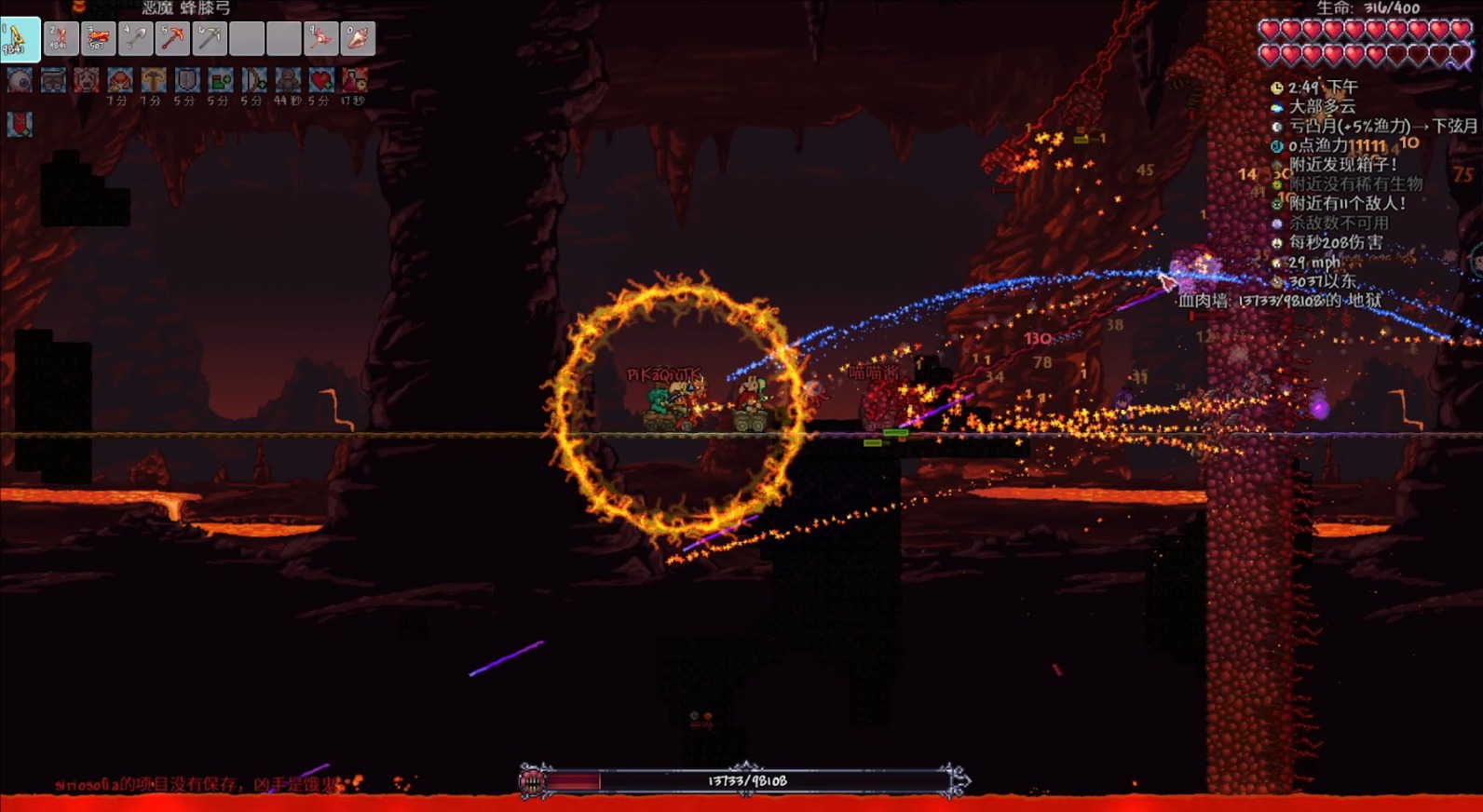Image resolution: width=1483 pixels, height=812 pixels.
Task: Click the minecart buff icon
Action: (x=53, y=80)
